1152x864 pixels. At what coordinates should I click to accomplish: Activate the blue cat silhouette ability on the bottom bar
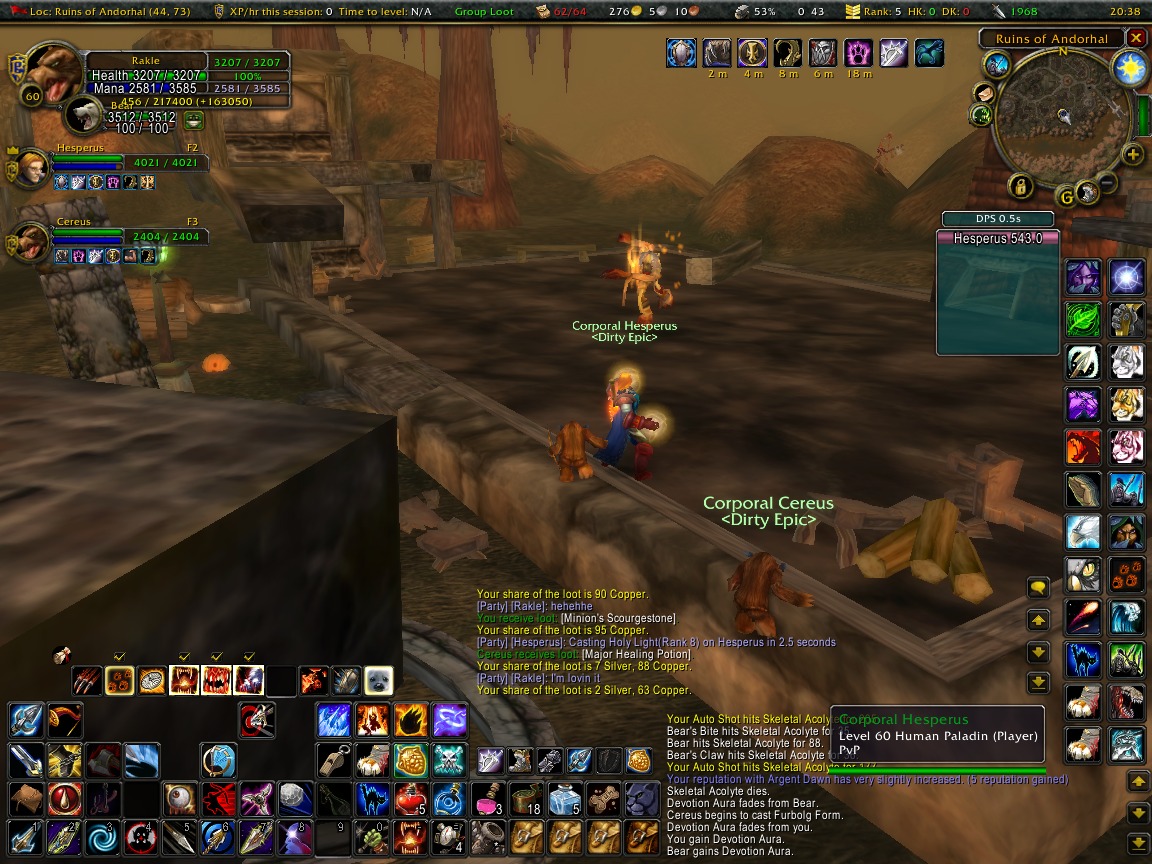[x=372, y=799]
